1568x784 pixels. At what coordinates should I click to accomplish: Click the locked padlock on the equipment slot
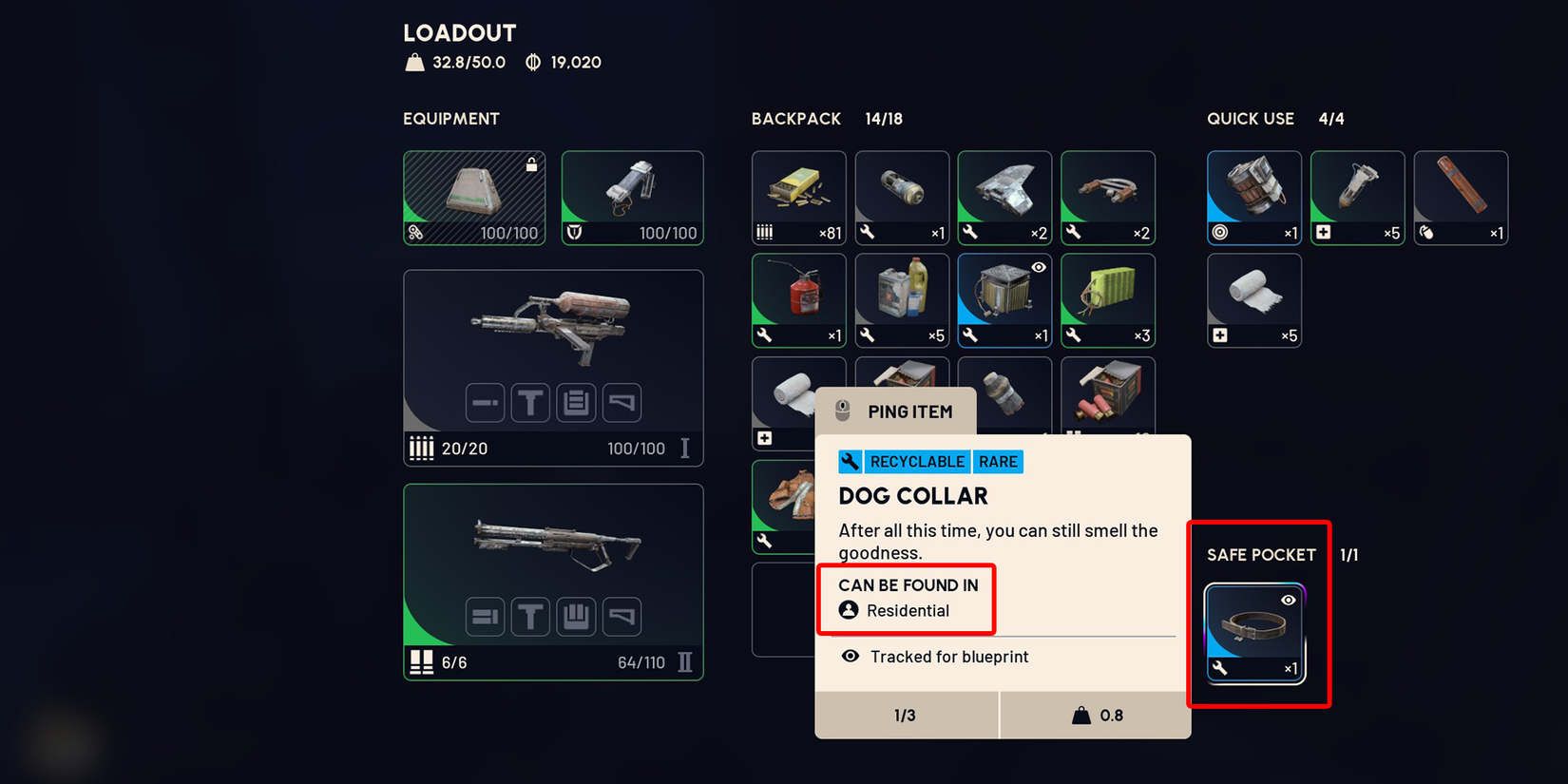coord(531,163)
